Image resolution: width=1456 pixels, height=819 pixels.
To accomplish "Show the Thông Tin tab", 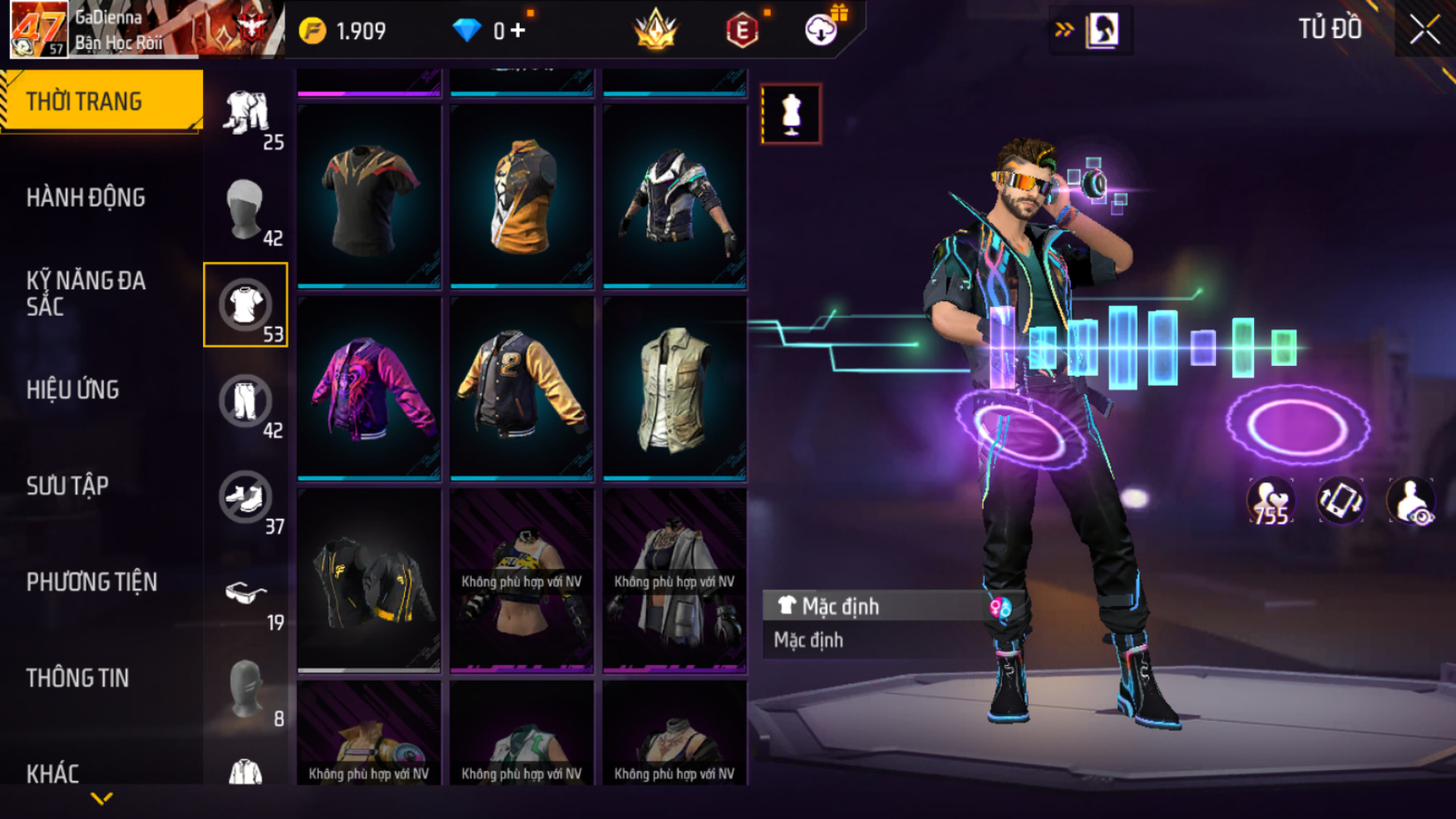I will click(77, 678).
